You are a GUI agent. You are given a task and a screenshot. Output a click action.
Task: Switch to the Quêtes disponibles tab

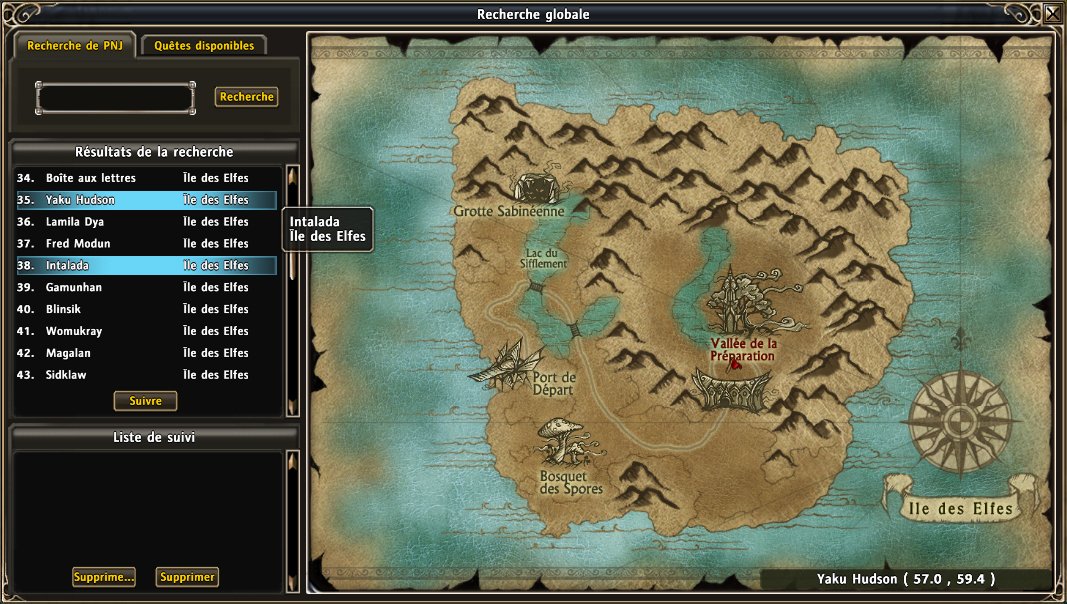pyautogui.click(x=204, y=46)
